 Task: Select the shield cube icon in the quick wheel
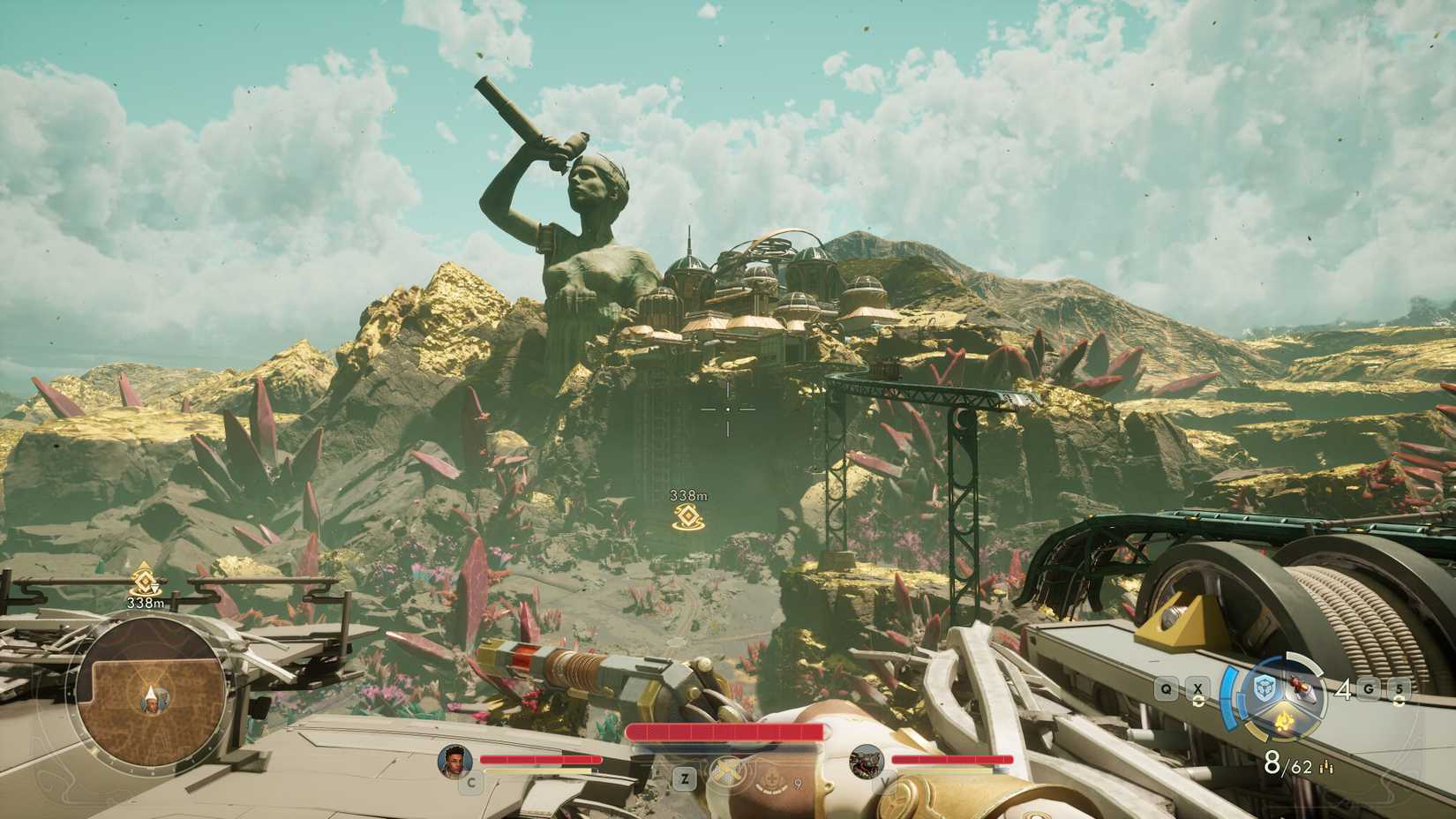click(x=1263, y=688)
